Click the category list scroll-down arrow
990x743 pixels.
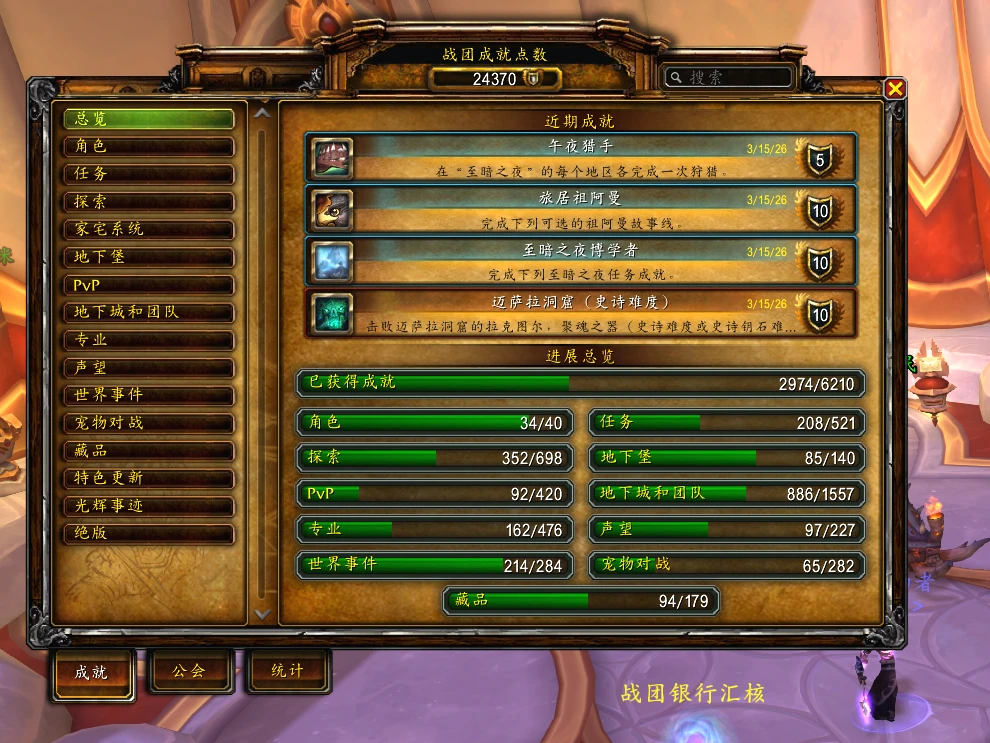(x=262, y=613)
